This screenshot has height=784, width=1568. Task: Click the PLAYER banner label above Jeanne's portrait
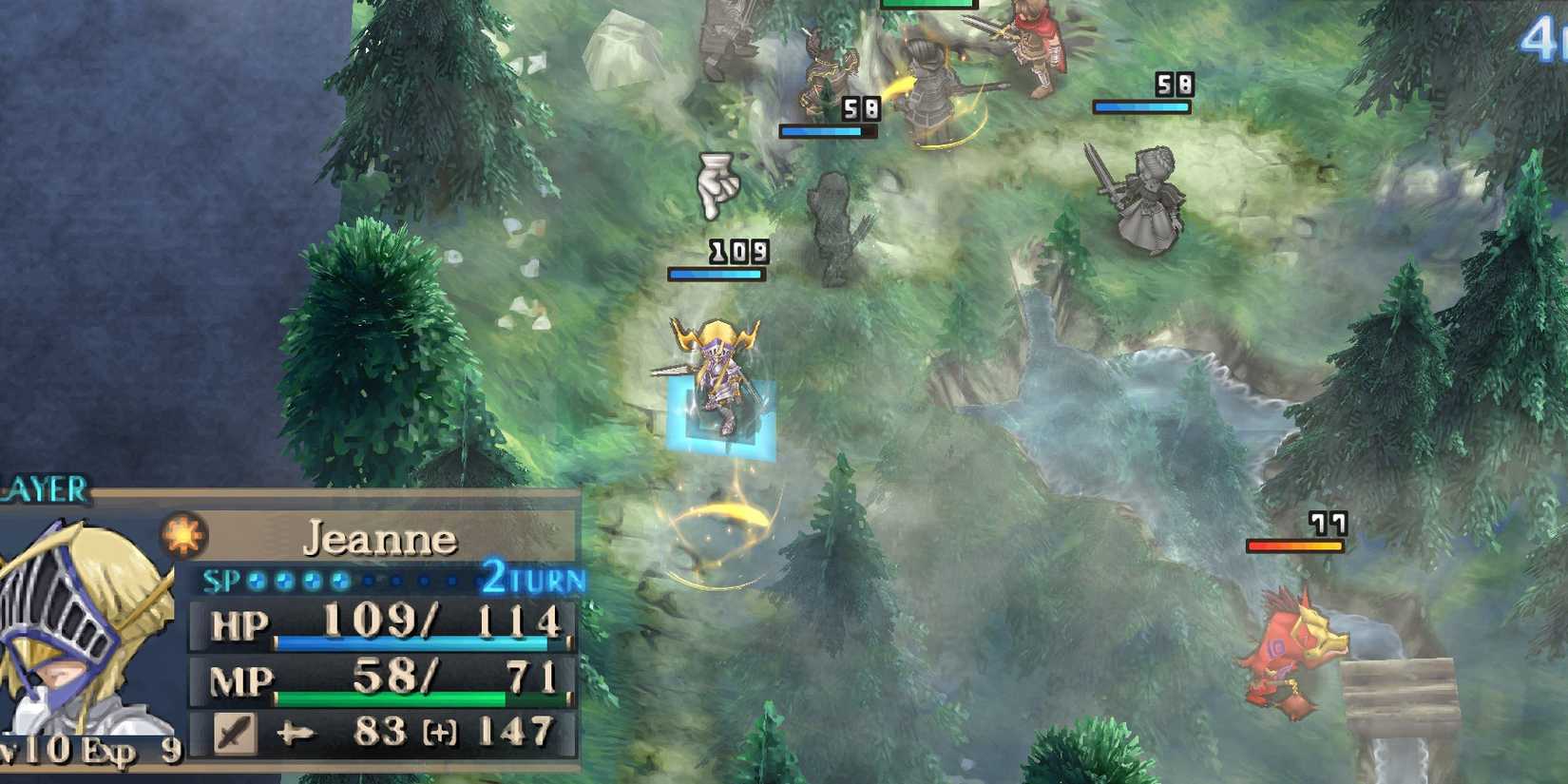tap(48, 488)
